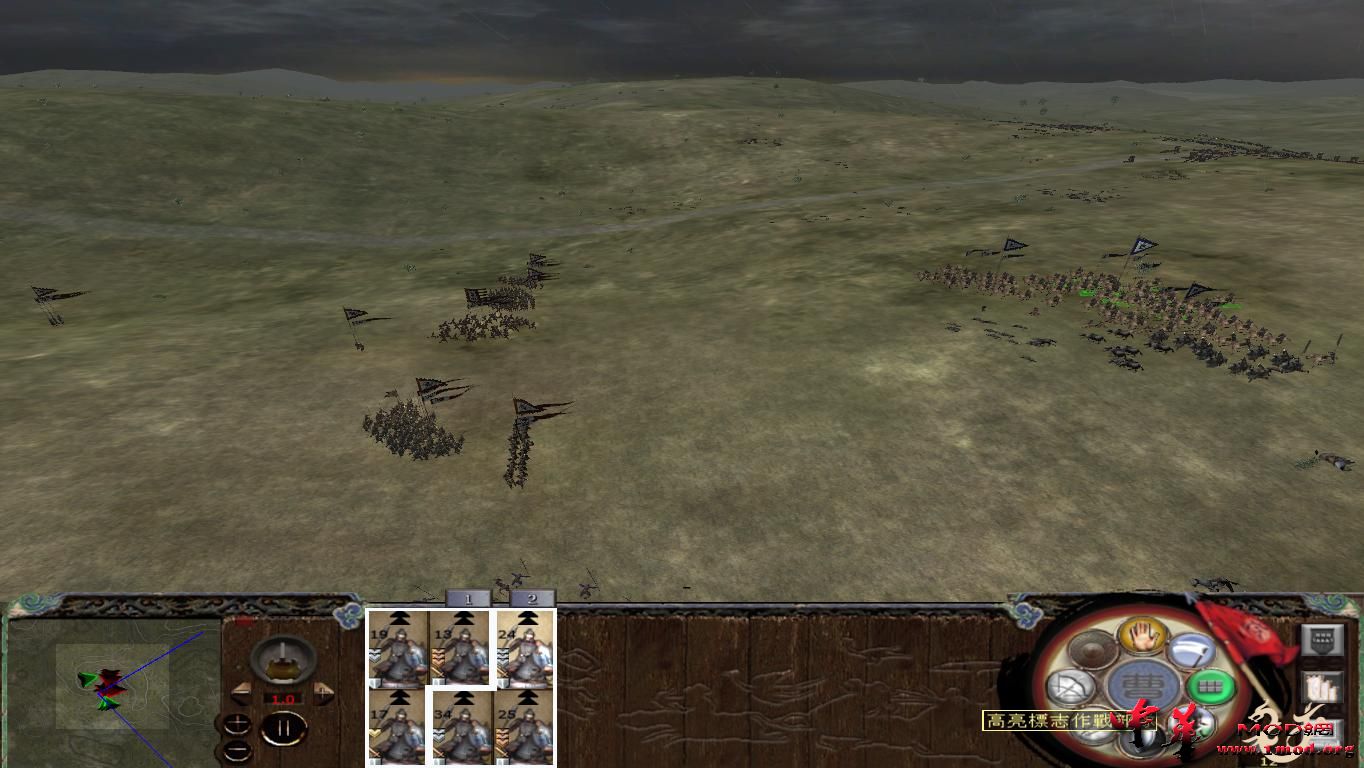Click the red 1.0 speed indicator
The width and height of the screenshot is (1364, 768).
(x=283, y=699)
